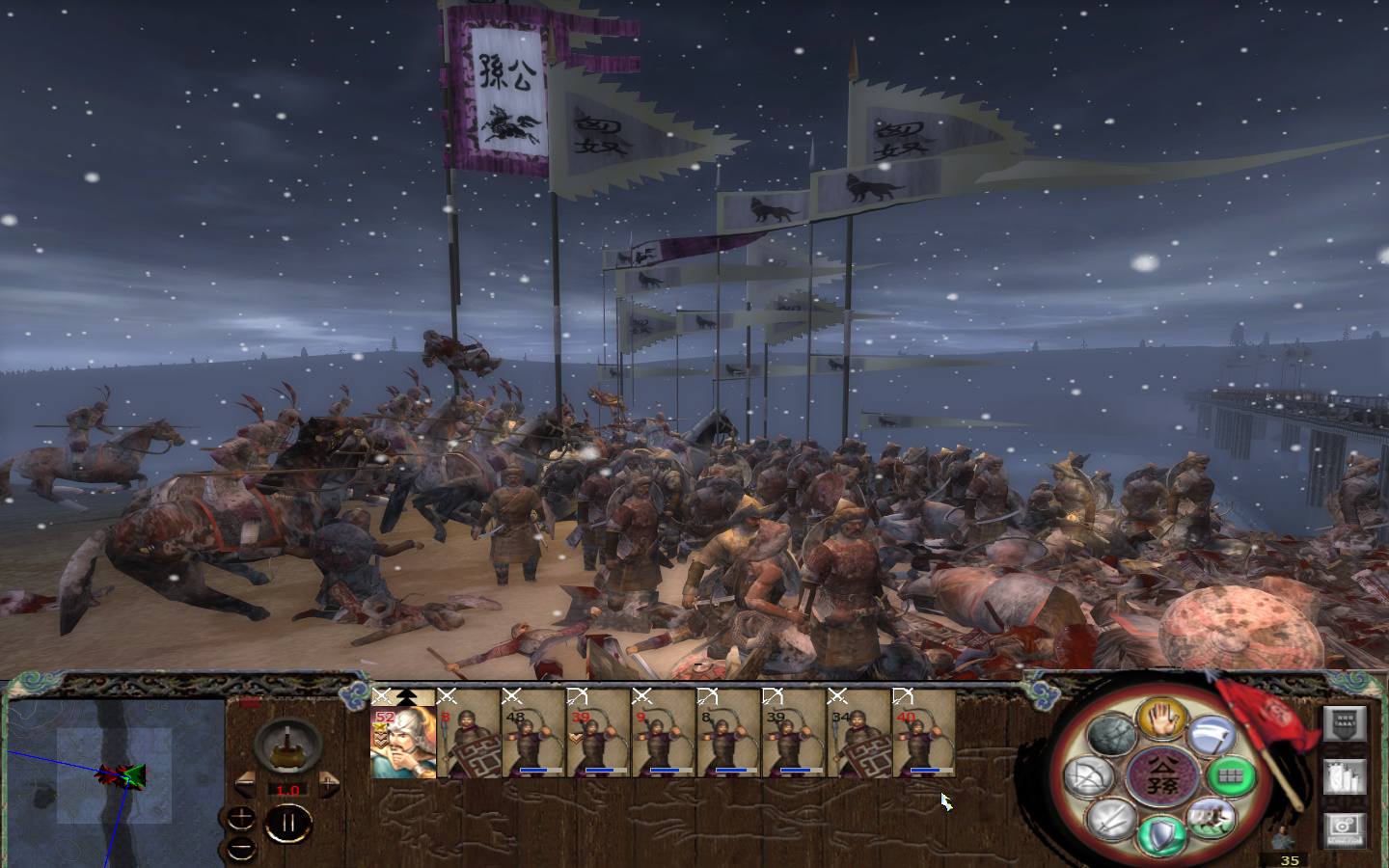Open the battle statistics scroll button
The image size is (1389, 868).
coord(1345,777)
